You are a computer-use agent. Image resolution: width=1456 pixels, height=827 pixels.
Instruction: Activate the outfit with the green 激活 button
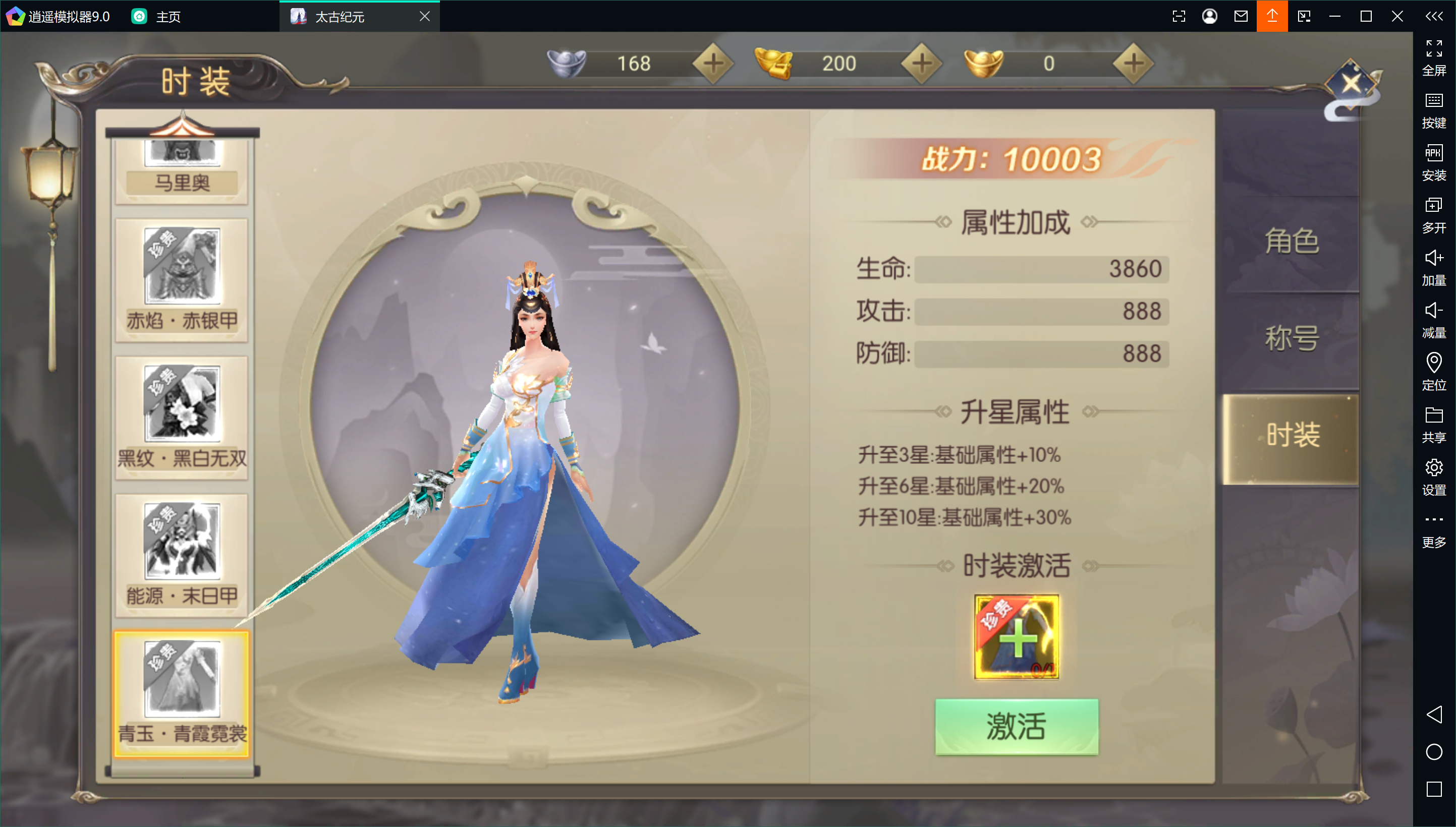[1016, 726]
